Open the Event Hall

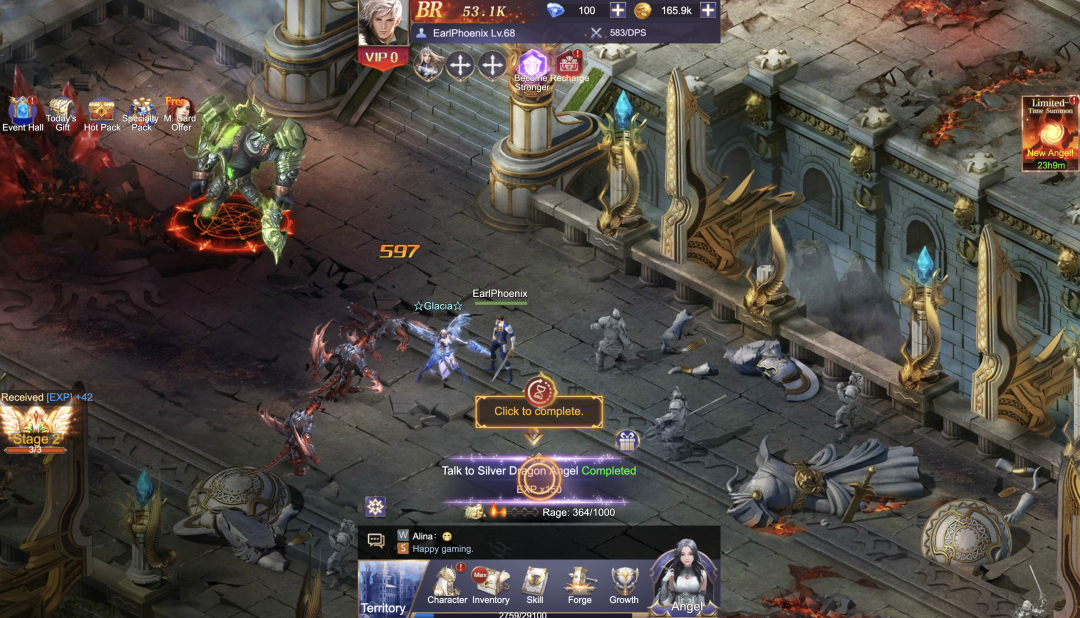[22, 112]
